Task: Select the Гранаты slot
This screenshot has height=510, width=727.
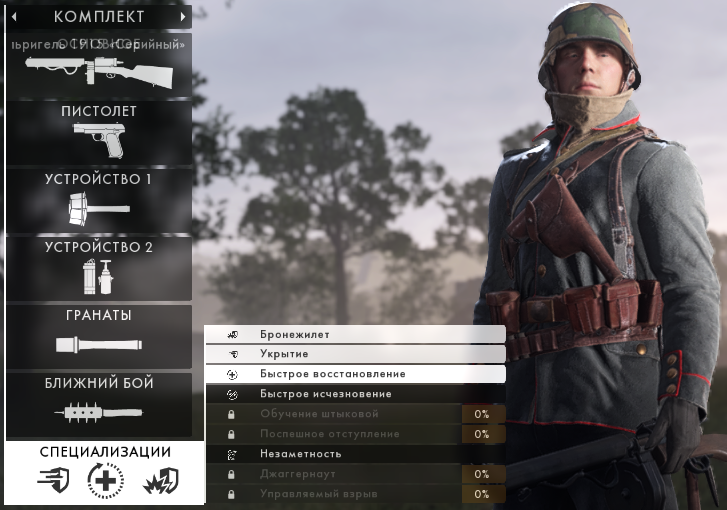Action: (98, 336)
